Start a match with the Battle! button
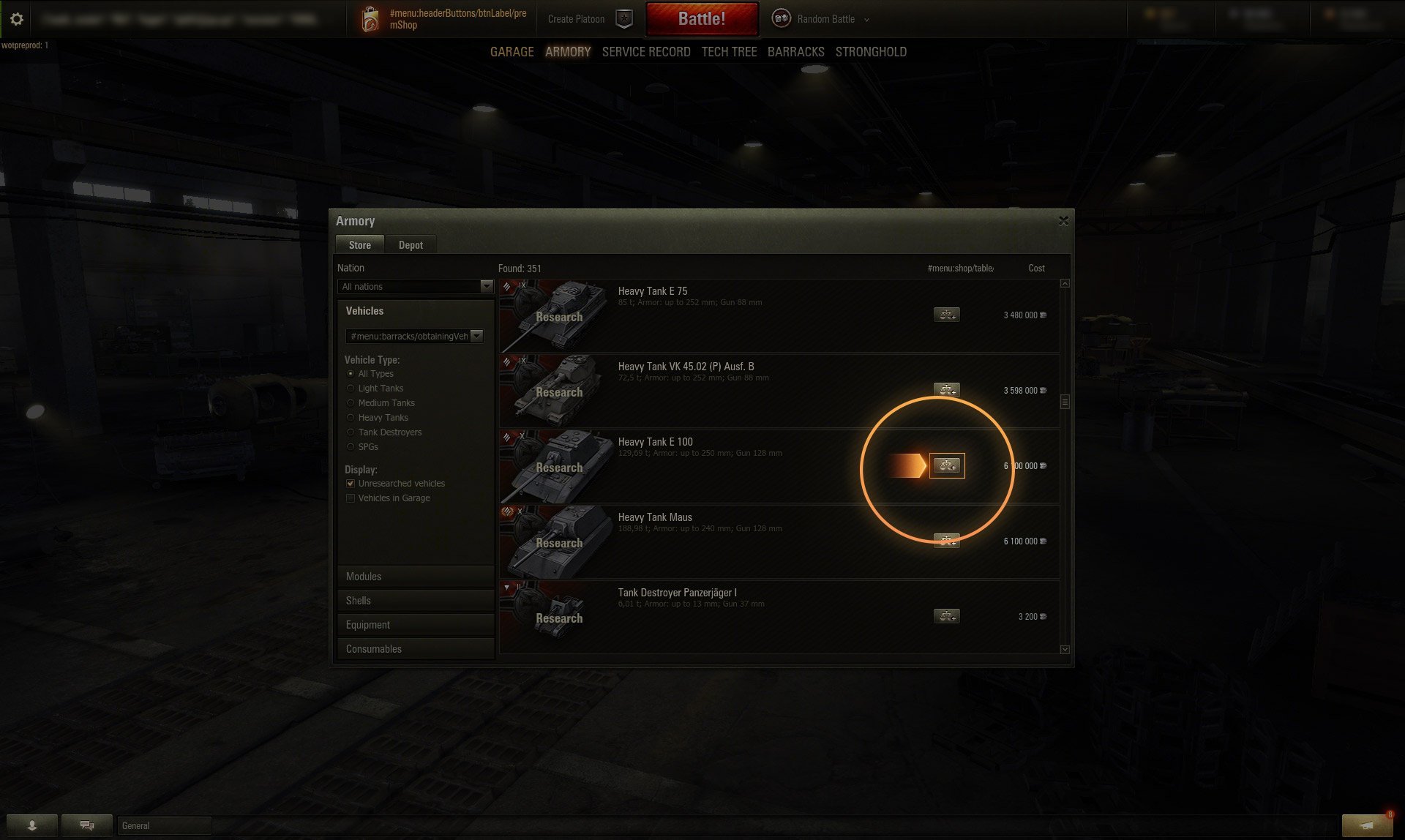The height and width of the screenshot is (840, 1405). pos(701,19)
